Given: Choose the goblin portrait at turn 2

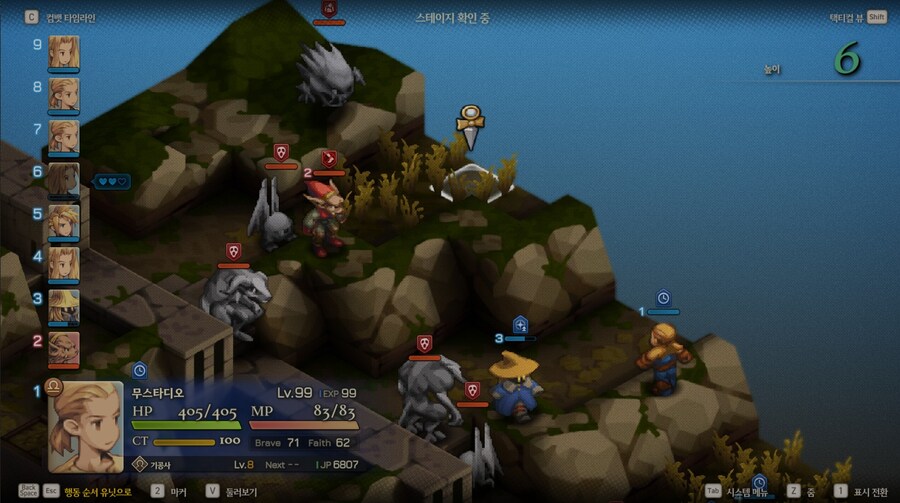Looking at the screenshot, I should coord(64,347).
